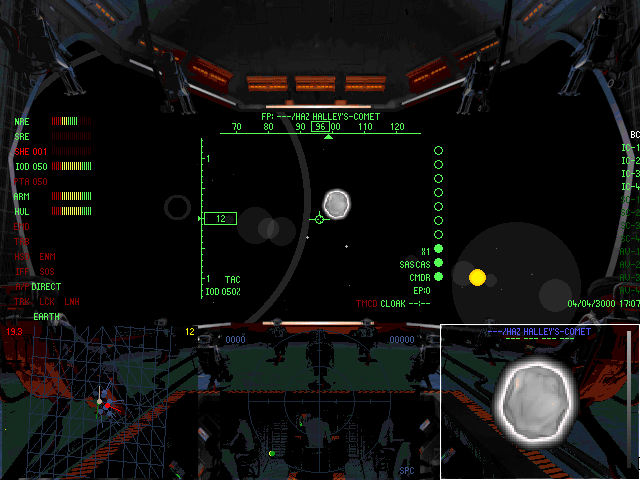Select the LNH launch indicator

(x=72, y=301)
